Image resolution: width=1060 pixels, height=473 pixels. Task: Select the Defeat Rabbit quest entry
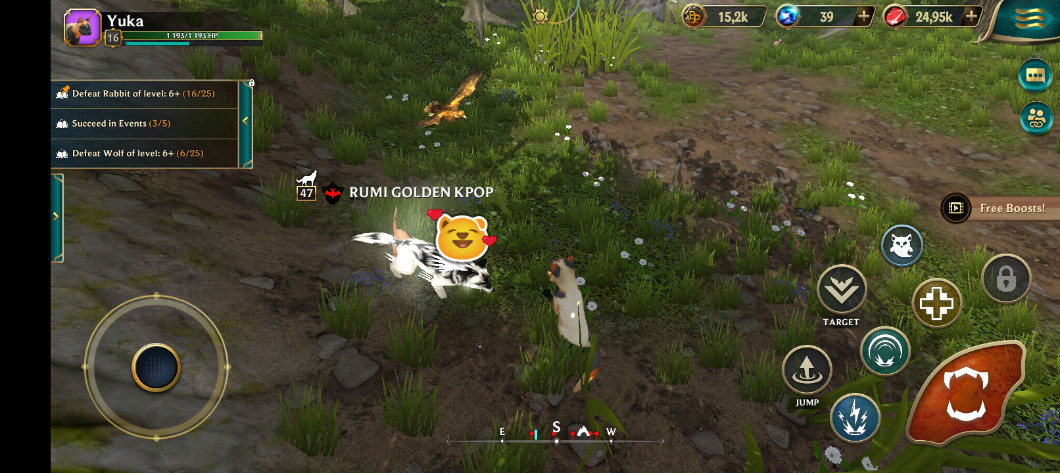[x=145, y=94]
